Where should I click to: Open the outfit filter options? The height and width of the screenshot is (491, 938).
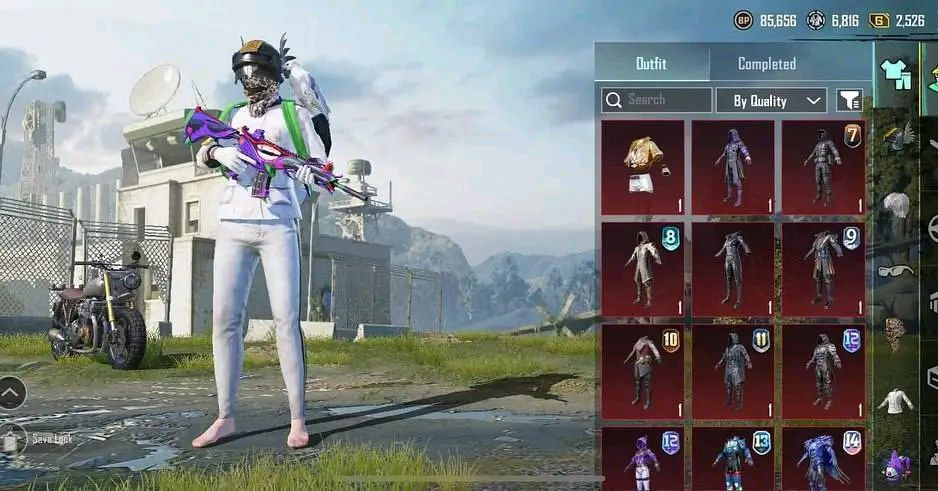849,100
